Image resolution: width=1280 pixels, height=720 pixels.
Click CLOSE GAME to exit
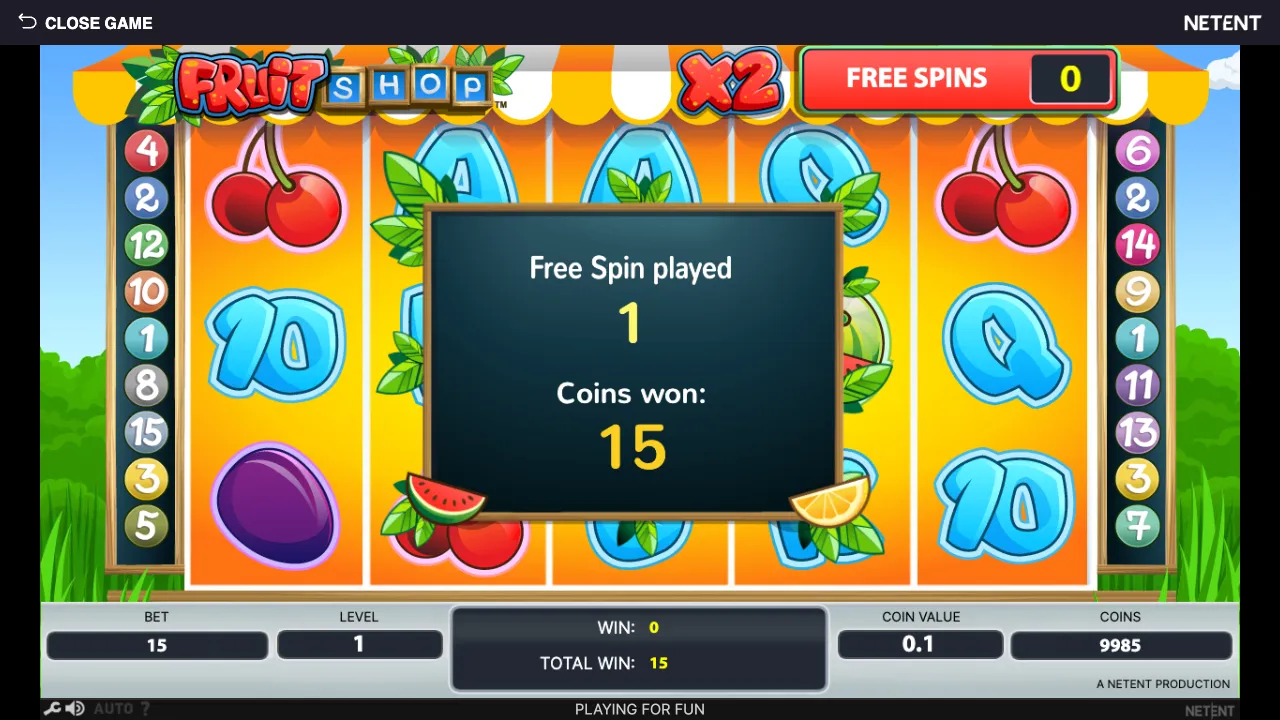tap(98, 22)
